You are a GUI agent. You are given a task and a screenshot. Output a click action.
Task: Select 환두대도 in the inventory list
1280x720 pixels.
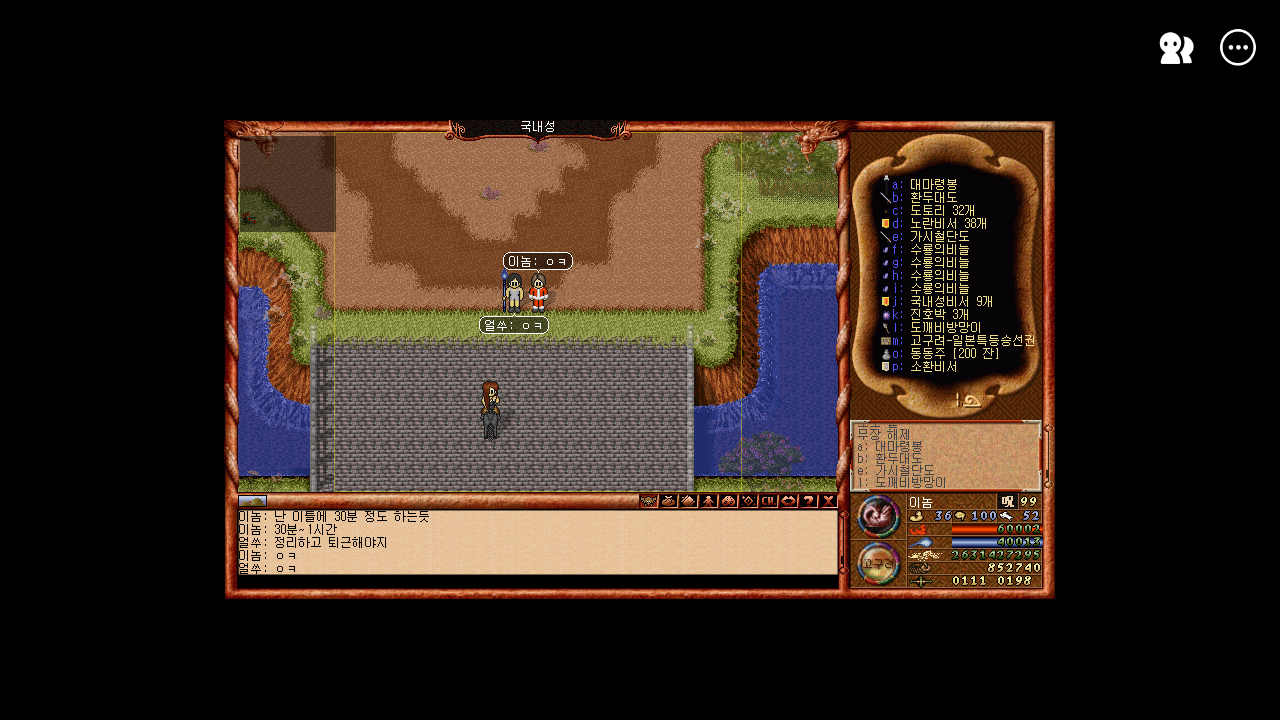pyautogui.click(x=933, y=198)
